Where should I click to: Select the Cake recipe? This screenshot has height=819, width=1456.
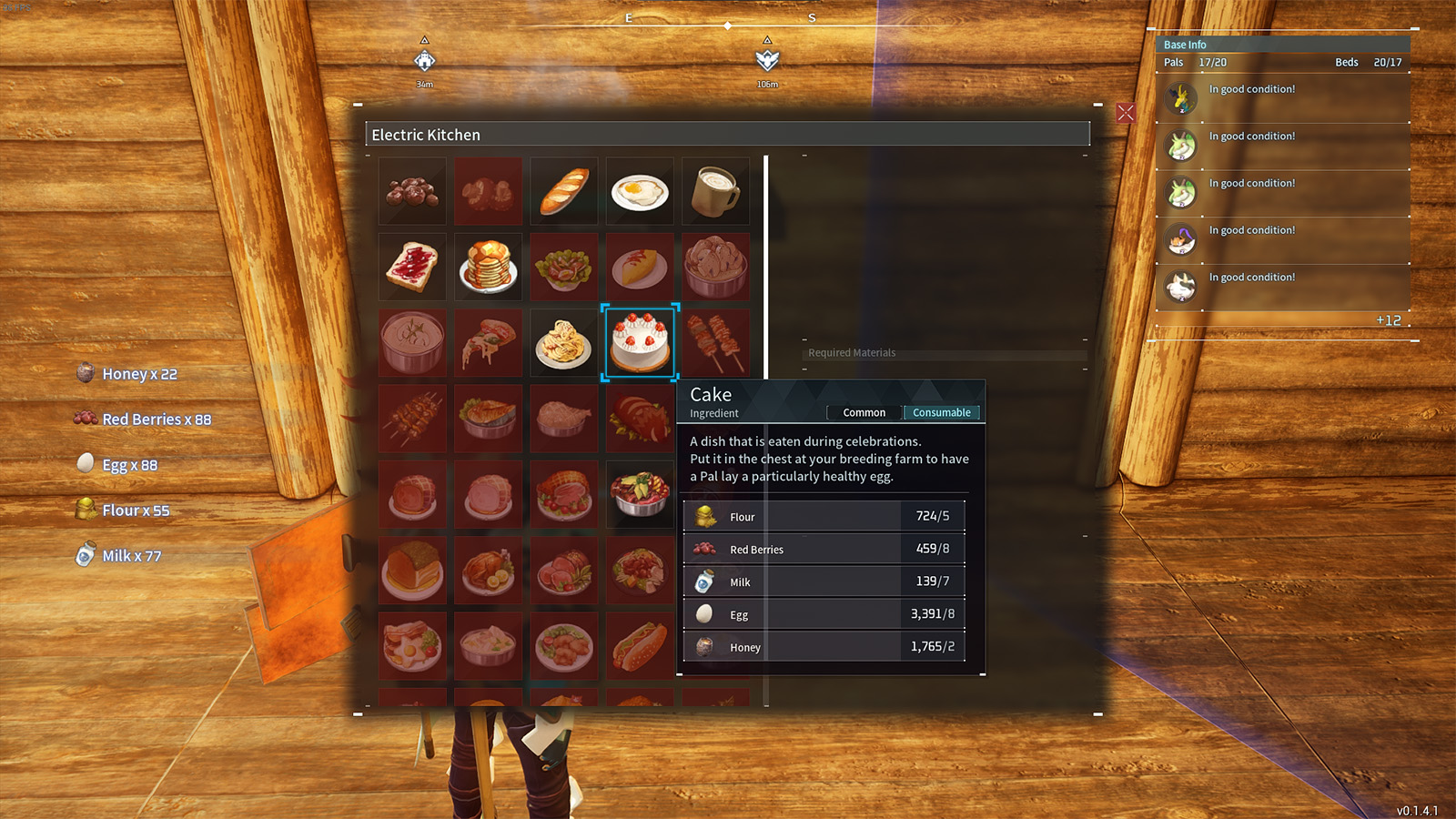click(x=640, y=343)
